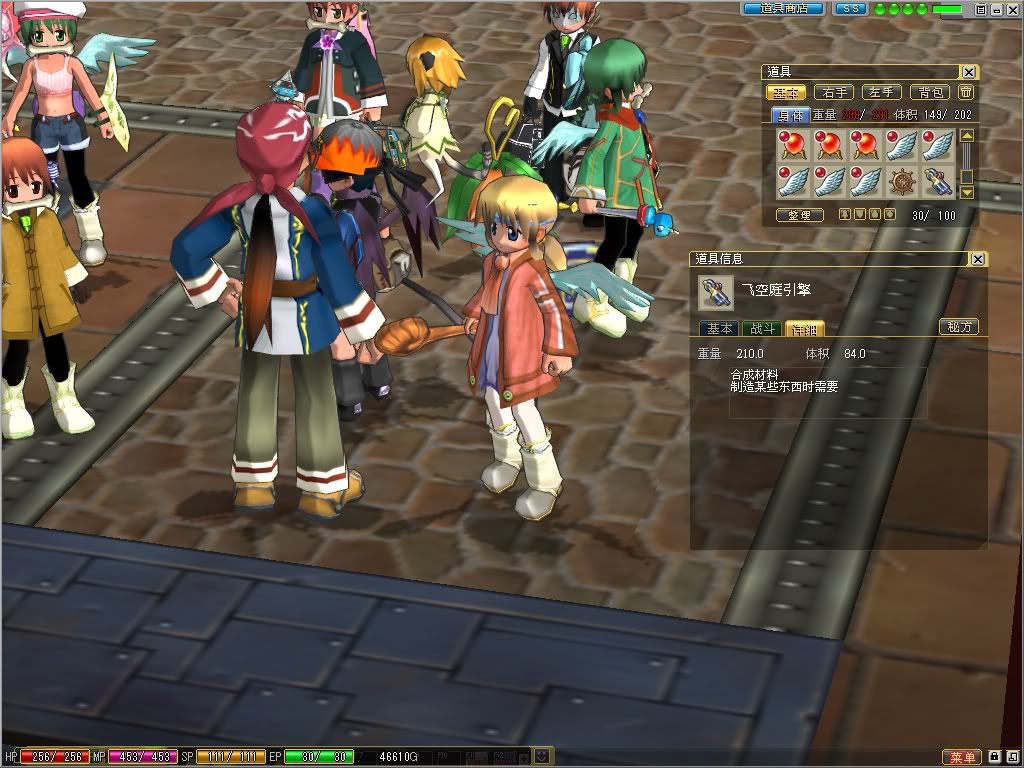The height and width of the screenshot is (768, 1024).
Task: Open the 战斗 battle tab
Action: pyautogui.click(x=761, y=328)
